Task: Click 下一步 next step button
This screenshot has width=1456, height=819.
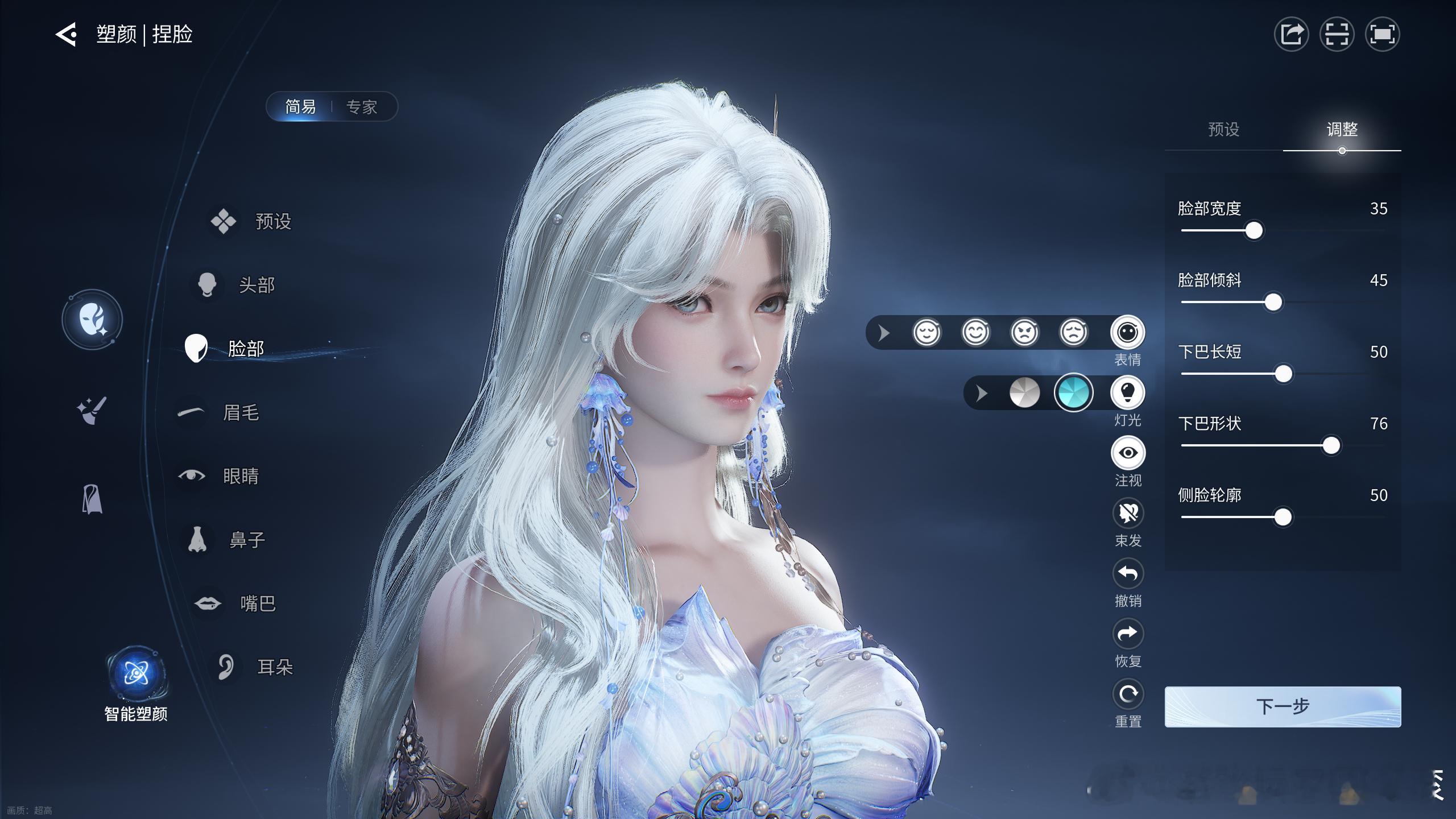Action: tap(1283, 706)
